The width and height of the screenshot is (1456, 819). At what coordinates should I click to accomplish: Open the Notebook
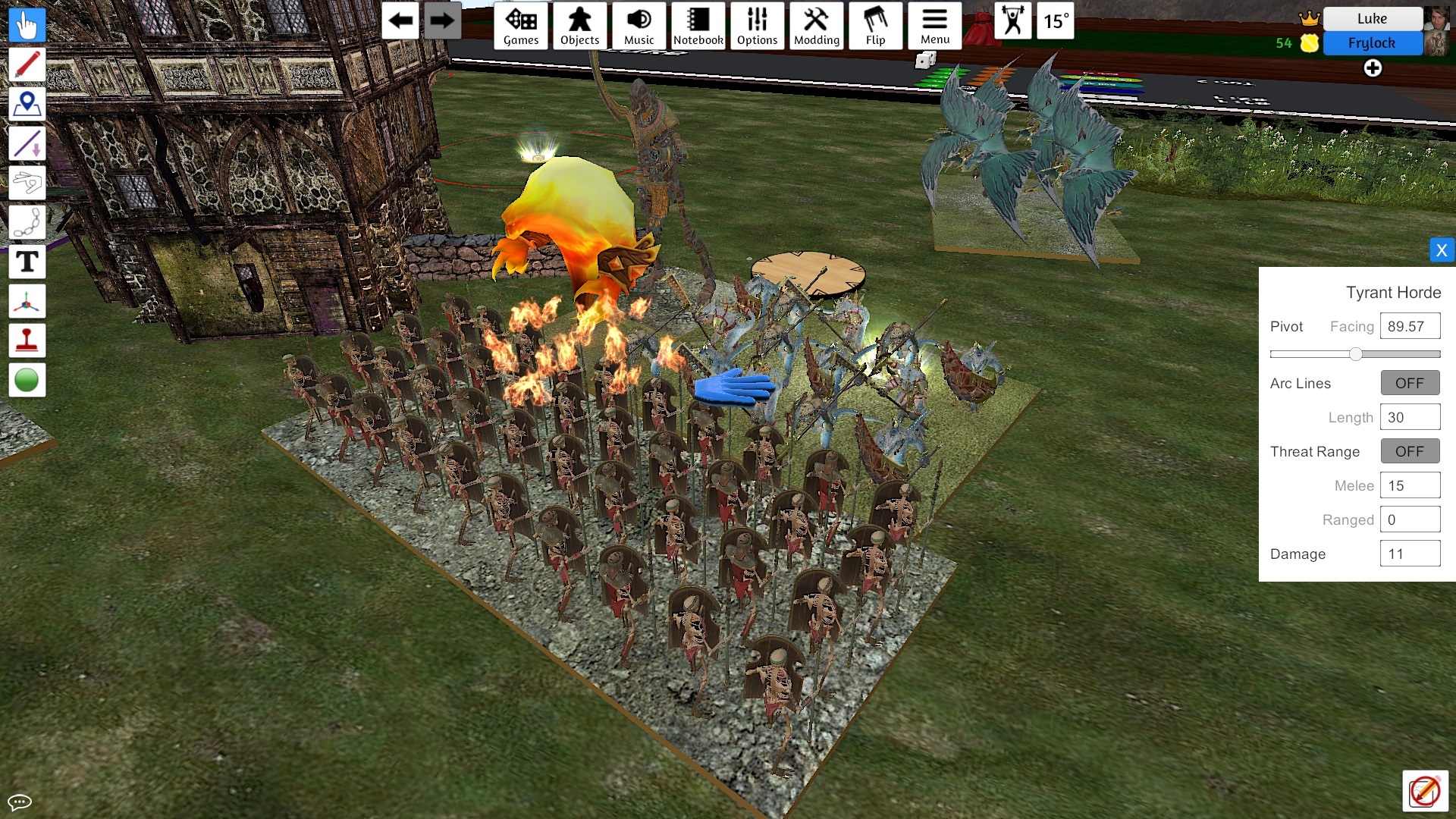pos(698,26)
